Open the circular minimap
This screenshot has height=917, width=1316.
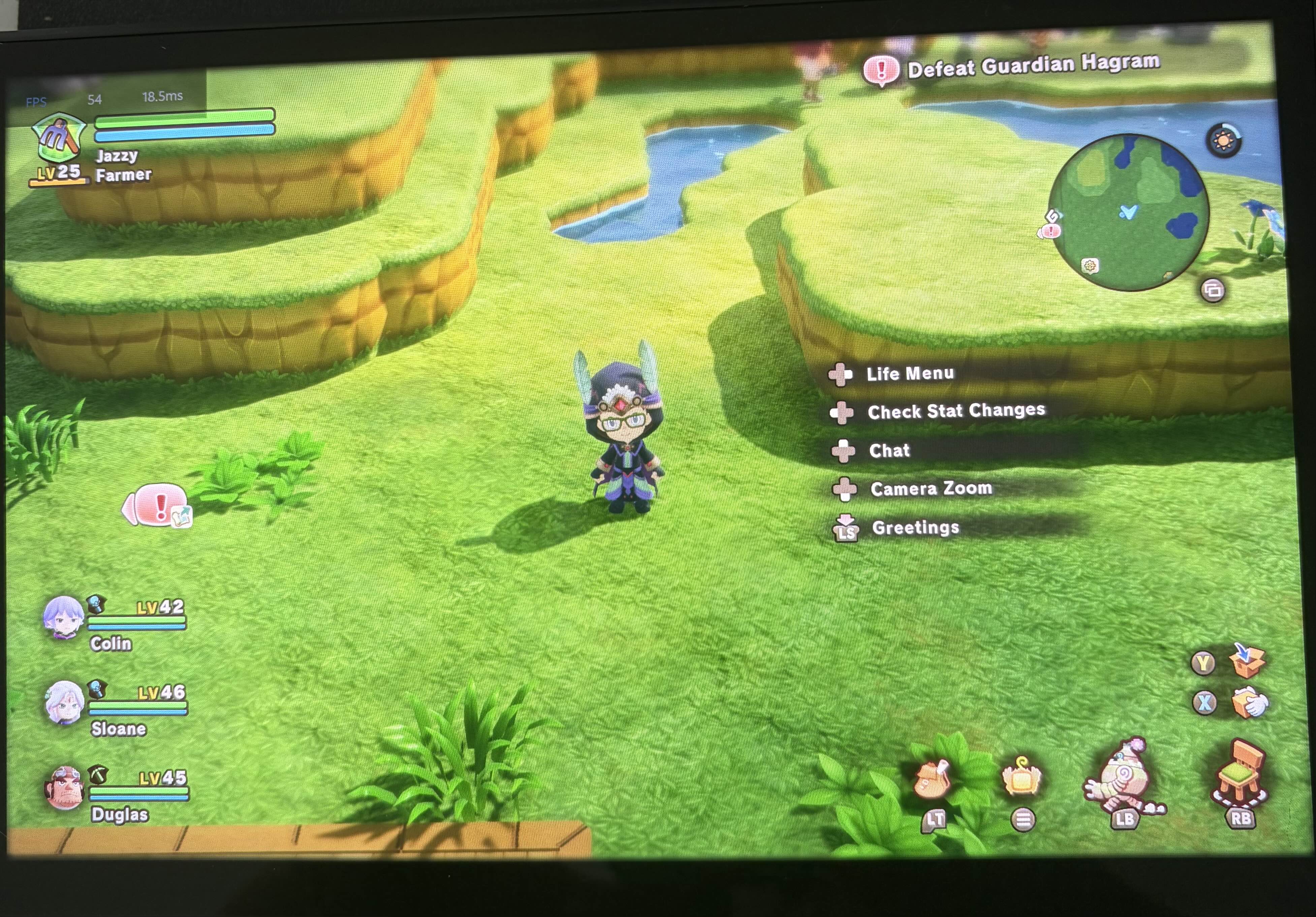point(1129,212)
